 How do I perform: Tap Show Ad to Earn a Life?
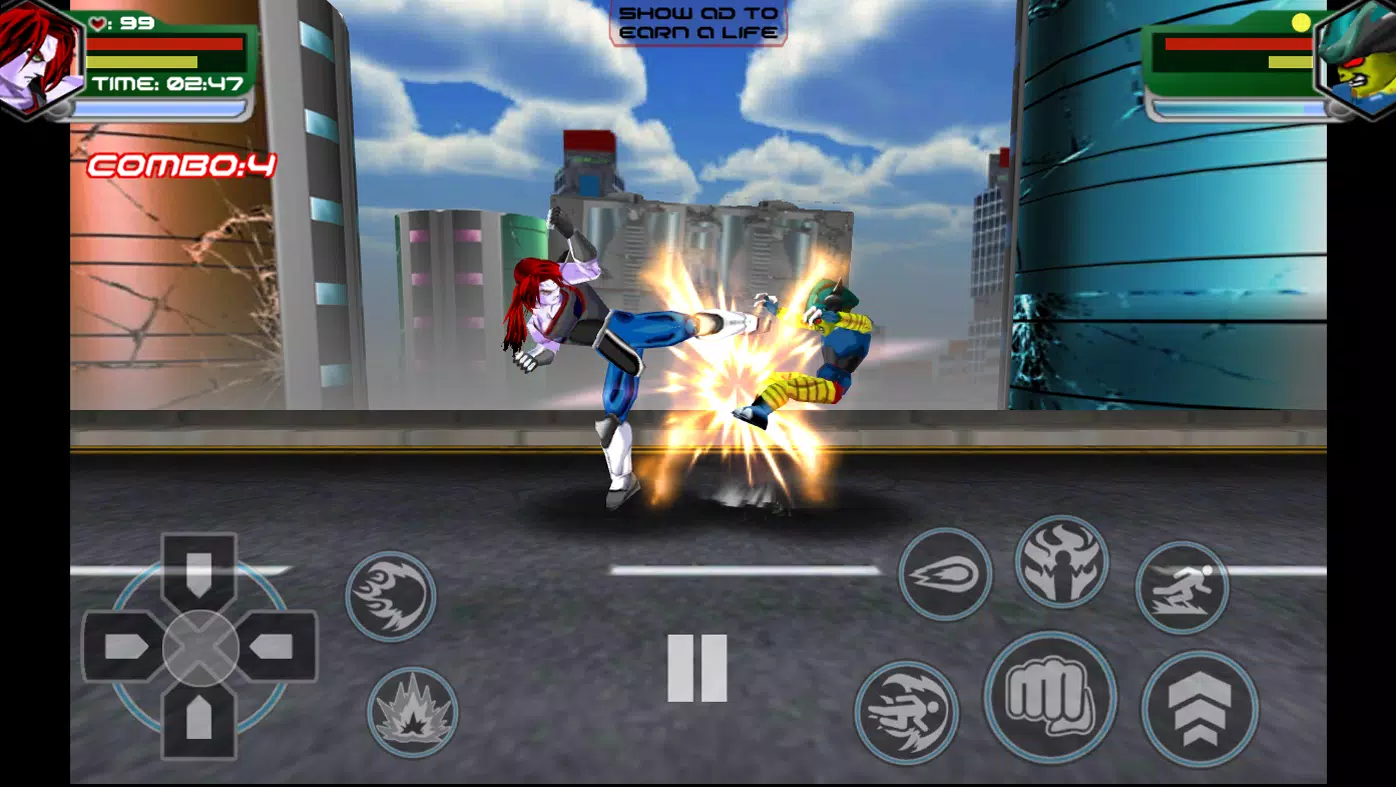(697, 22)
